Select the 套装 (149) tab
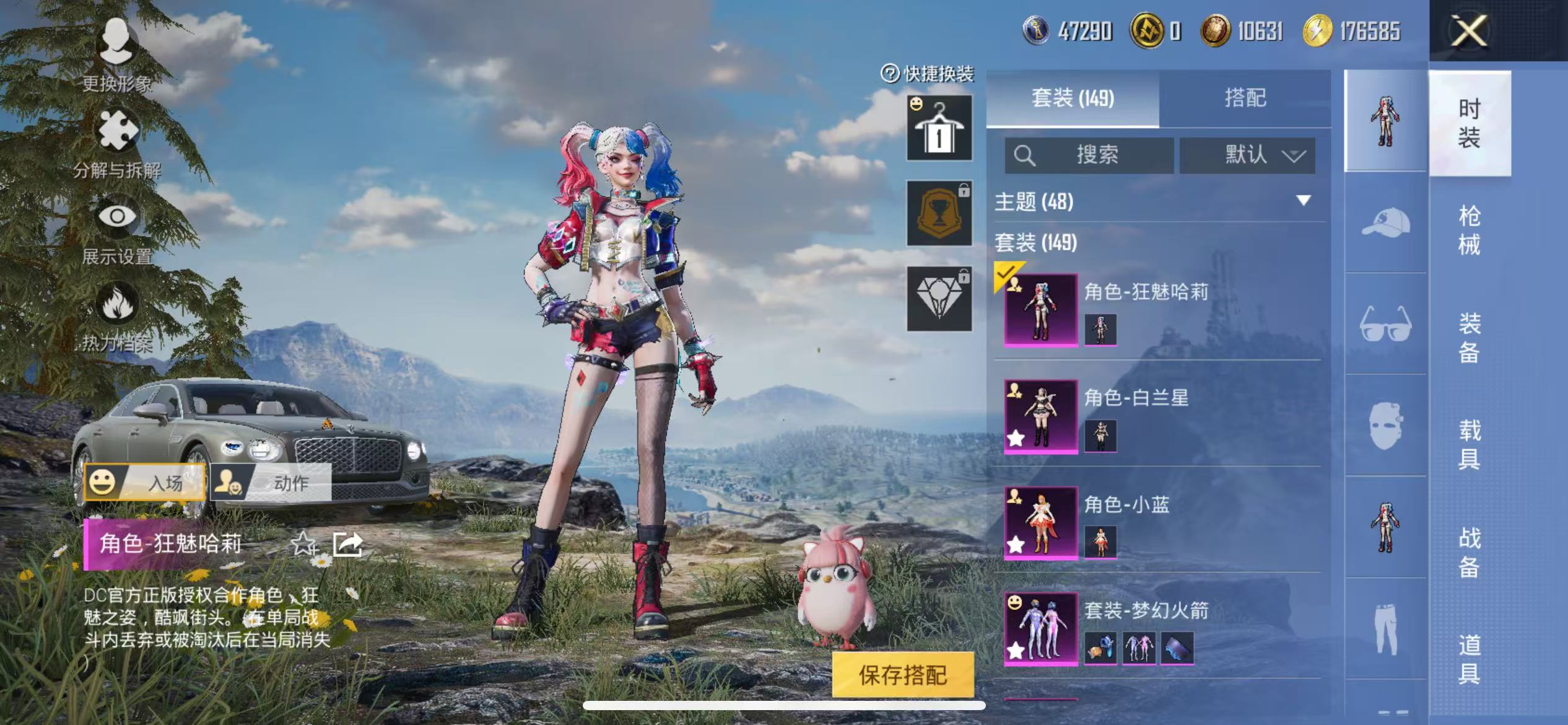This screenshot has height=725, width=1568. 1073,98
